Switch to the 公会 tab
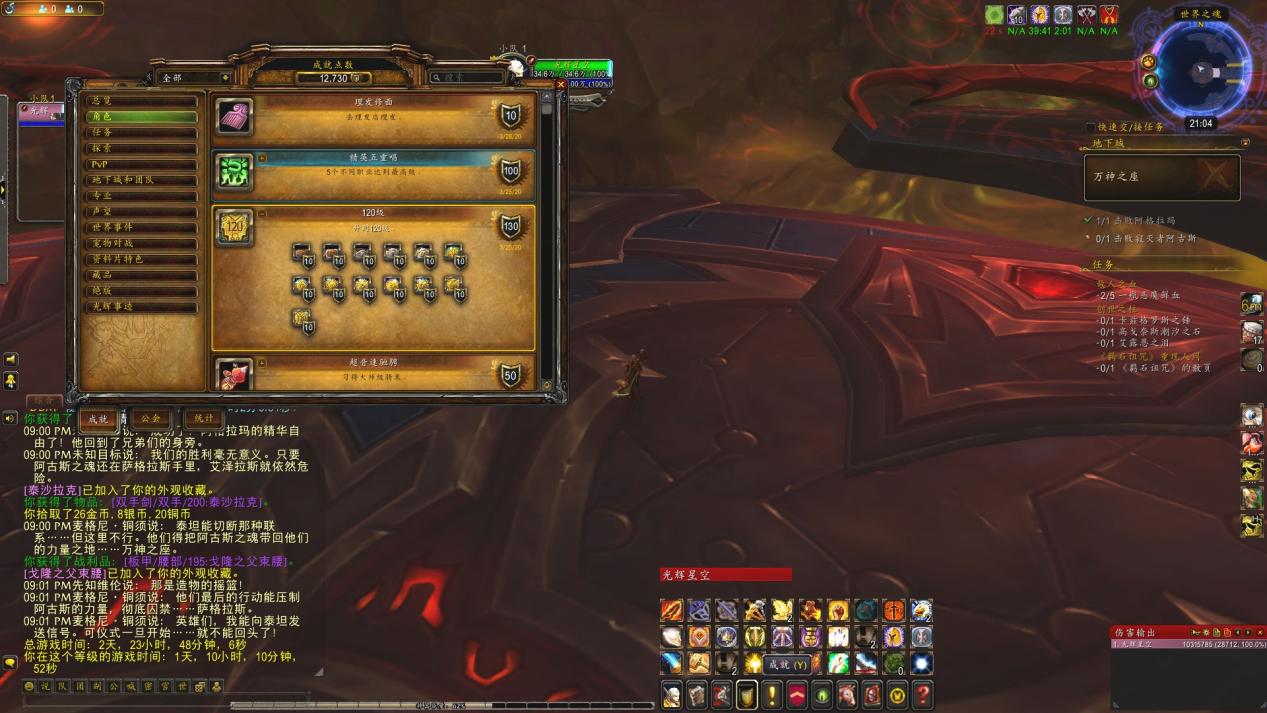The width and height of the screenshot is (1267, 713). [150, 418]
